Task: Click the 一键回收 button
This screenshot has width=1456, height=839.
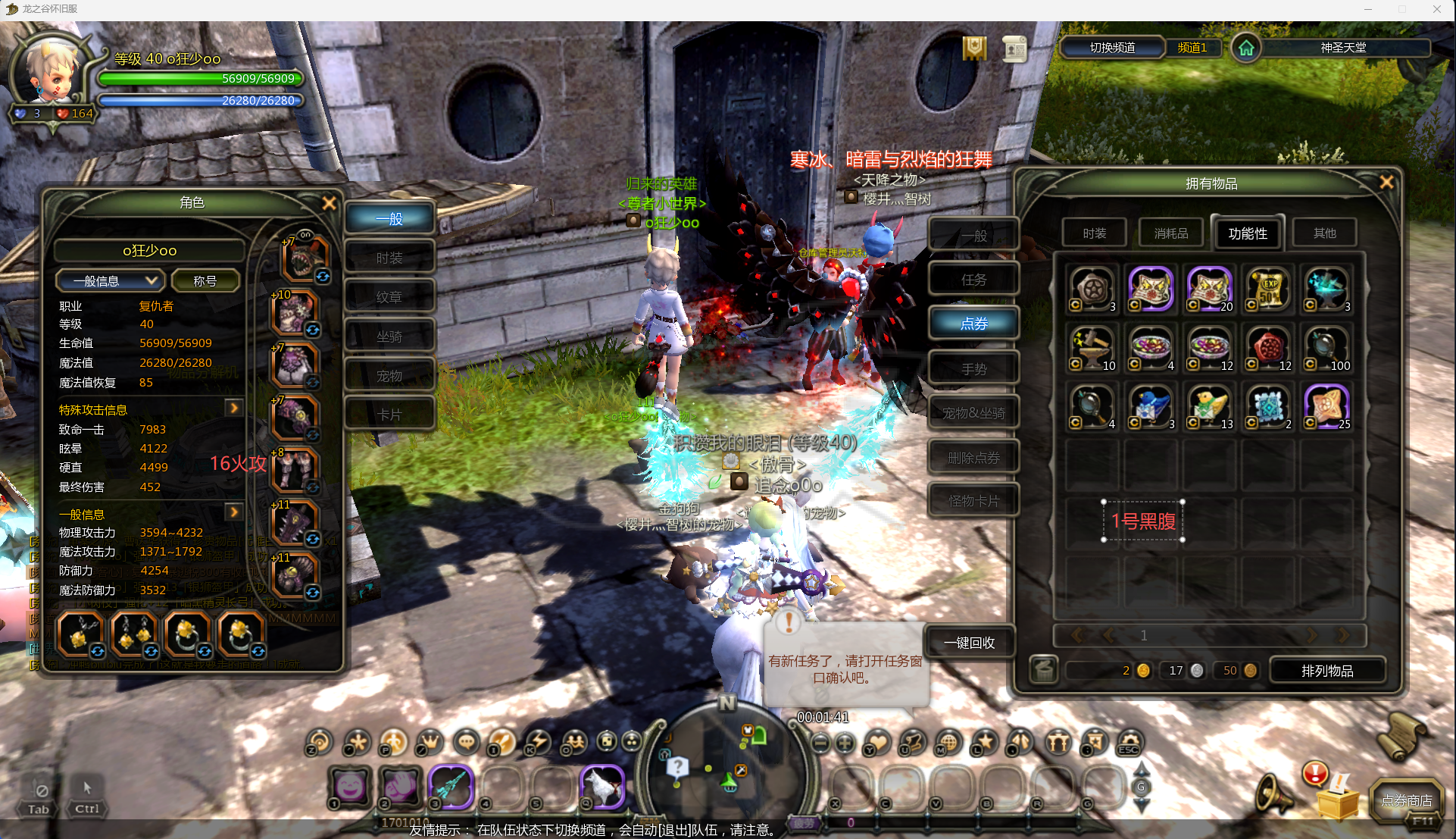Action: point(969,643)
